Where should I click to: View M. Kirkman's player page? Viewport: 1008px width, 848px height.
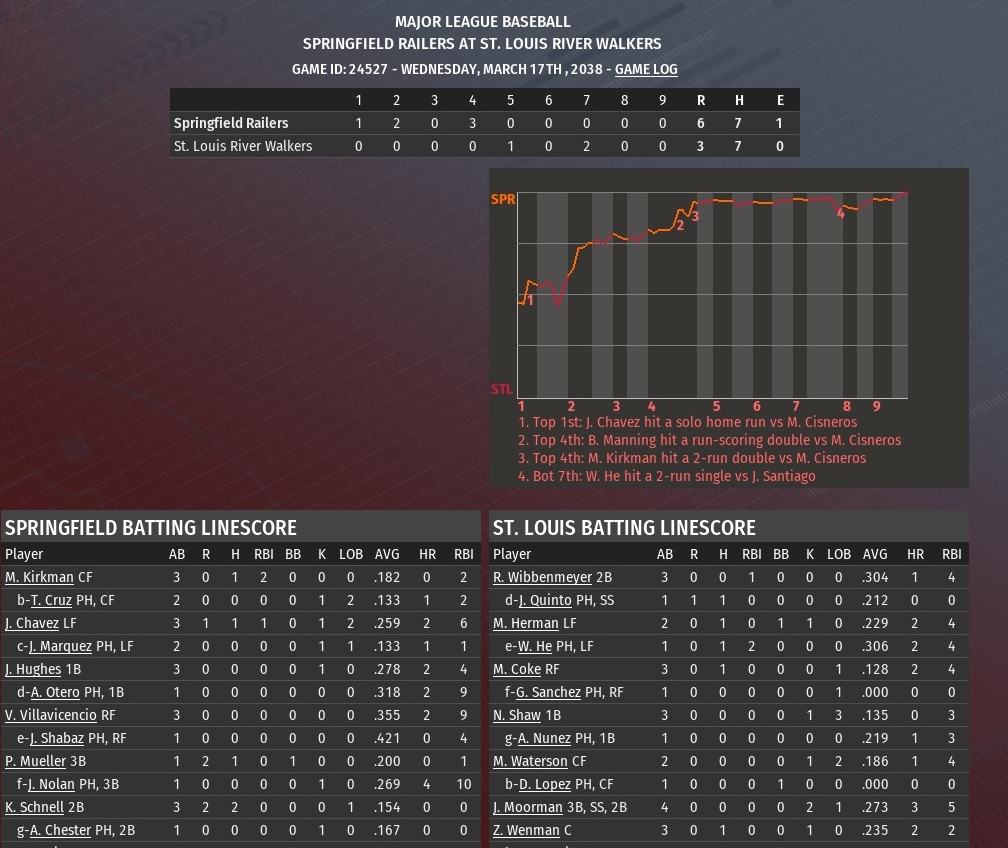click(39, 577)
